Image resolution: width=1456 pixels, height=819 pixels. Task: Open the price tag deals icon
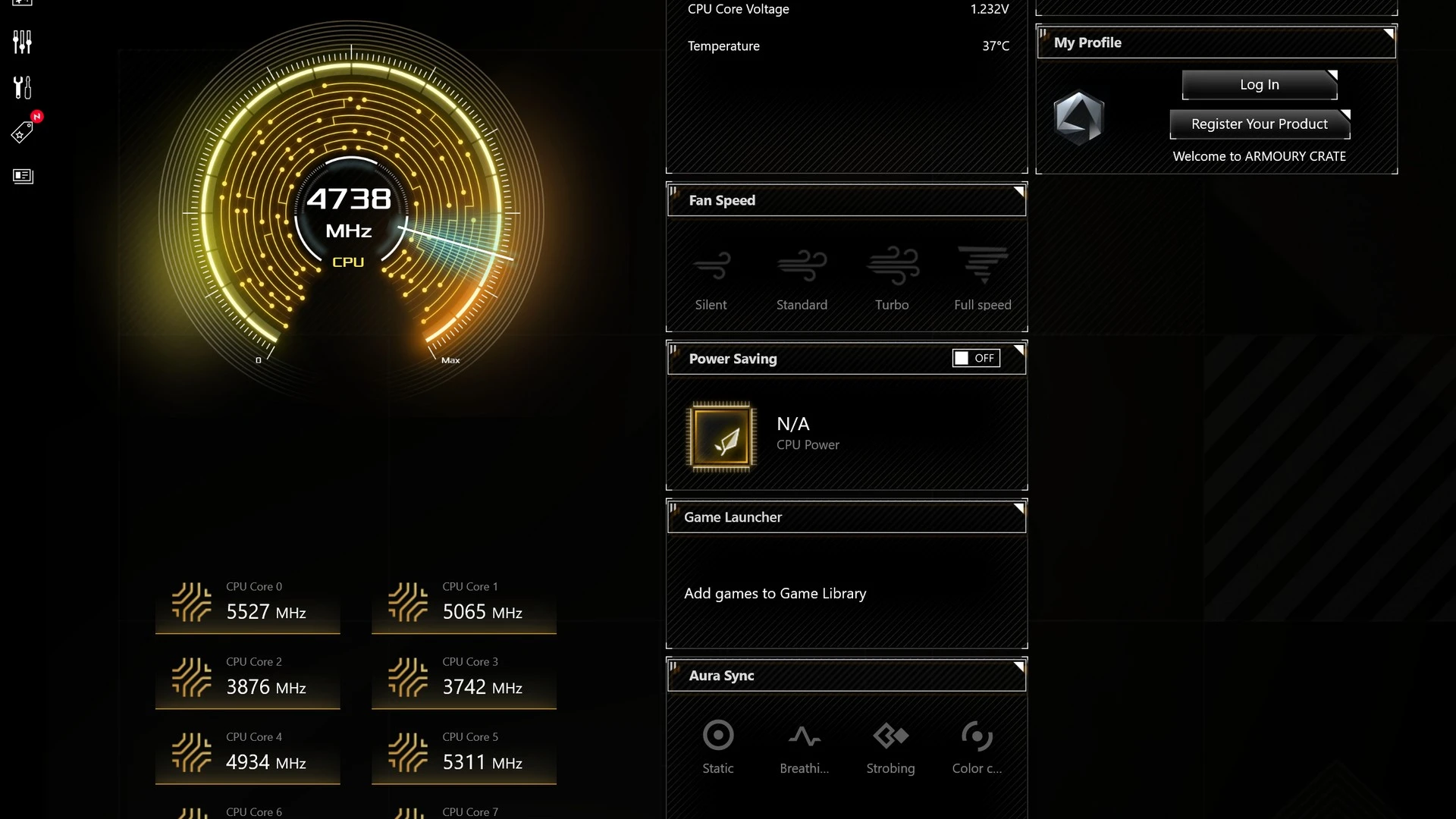pos(23,132)
